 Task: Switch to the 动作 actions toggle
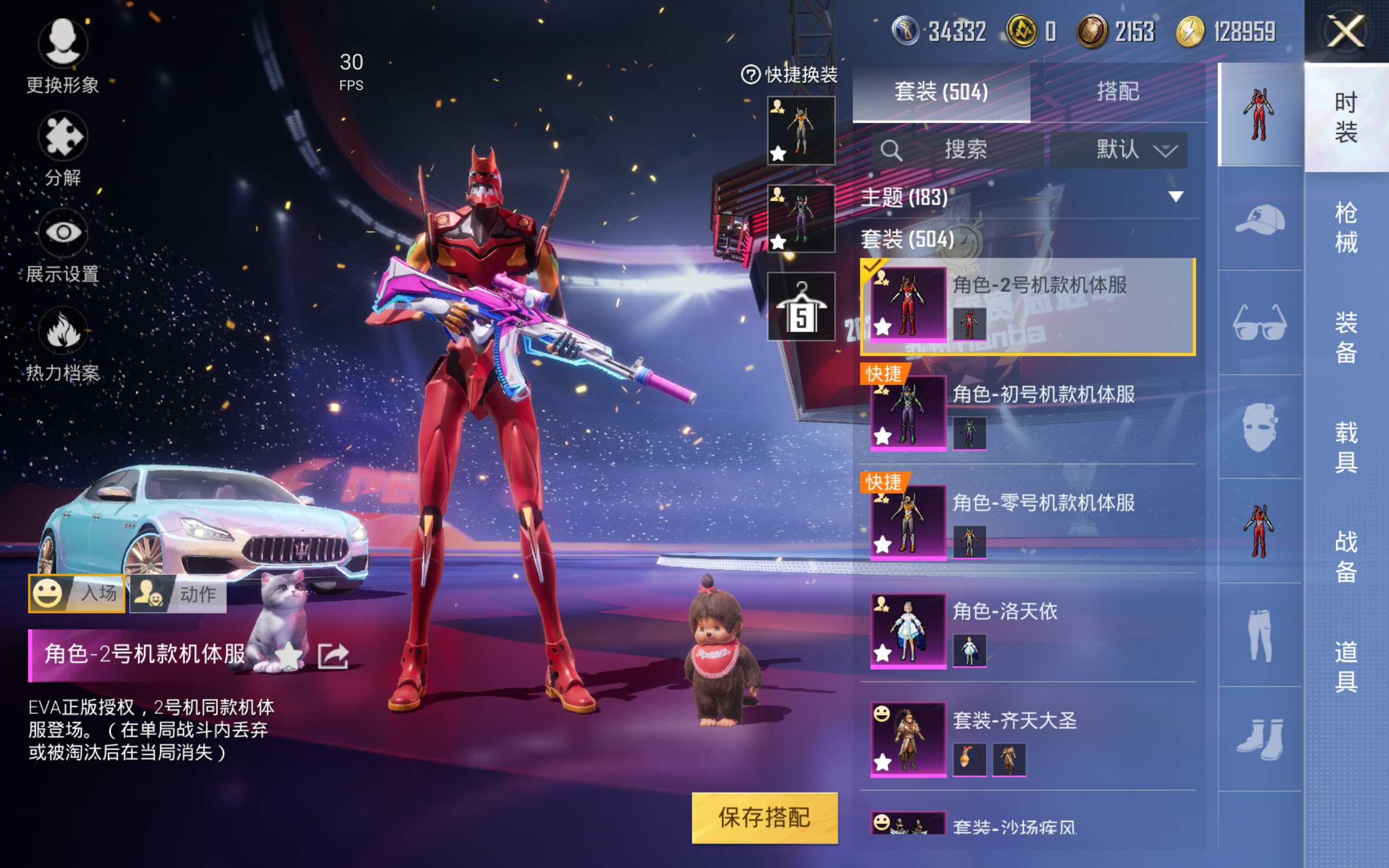pos(178,595)
